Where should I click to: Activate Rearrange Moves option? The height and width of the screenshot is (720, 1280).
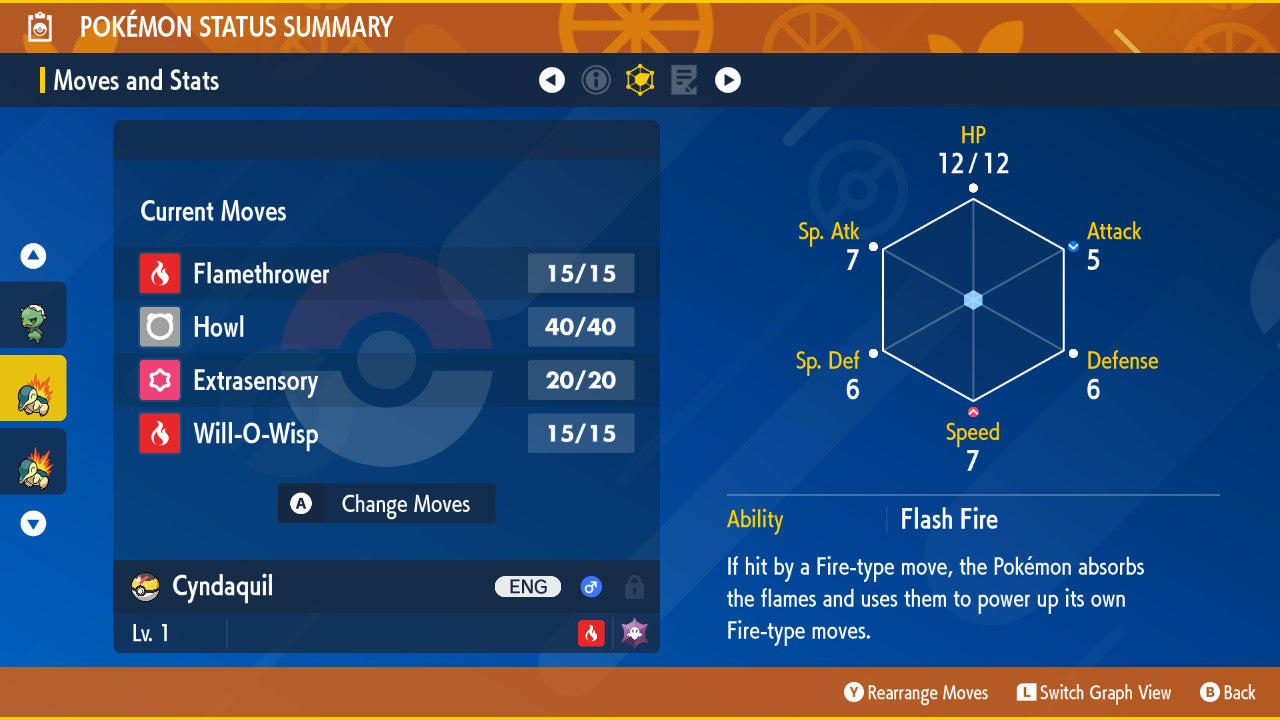coord(916,693)
